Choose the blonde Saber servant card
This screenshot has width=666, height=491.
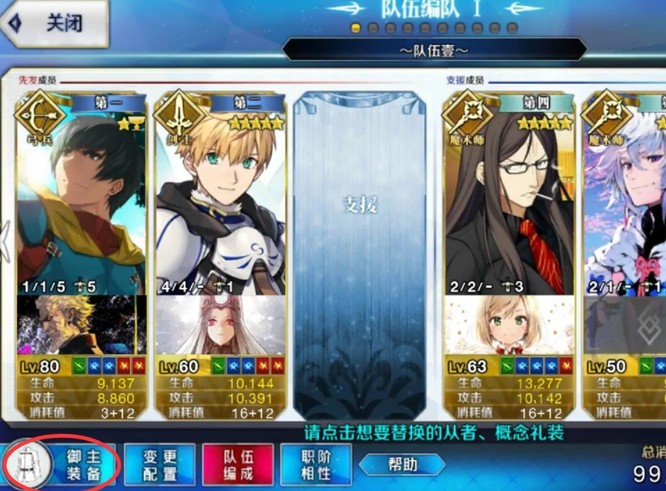[x=220, y=200]
